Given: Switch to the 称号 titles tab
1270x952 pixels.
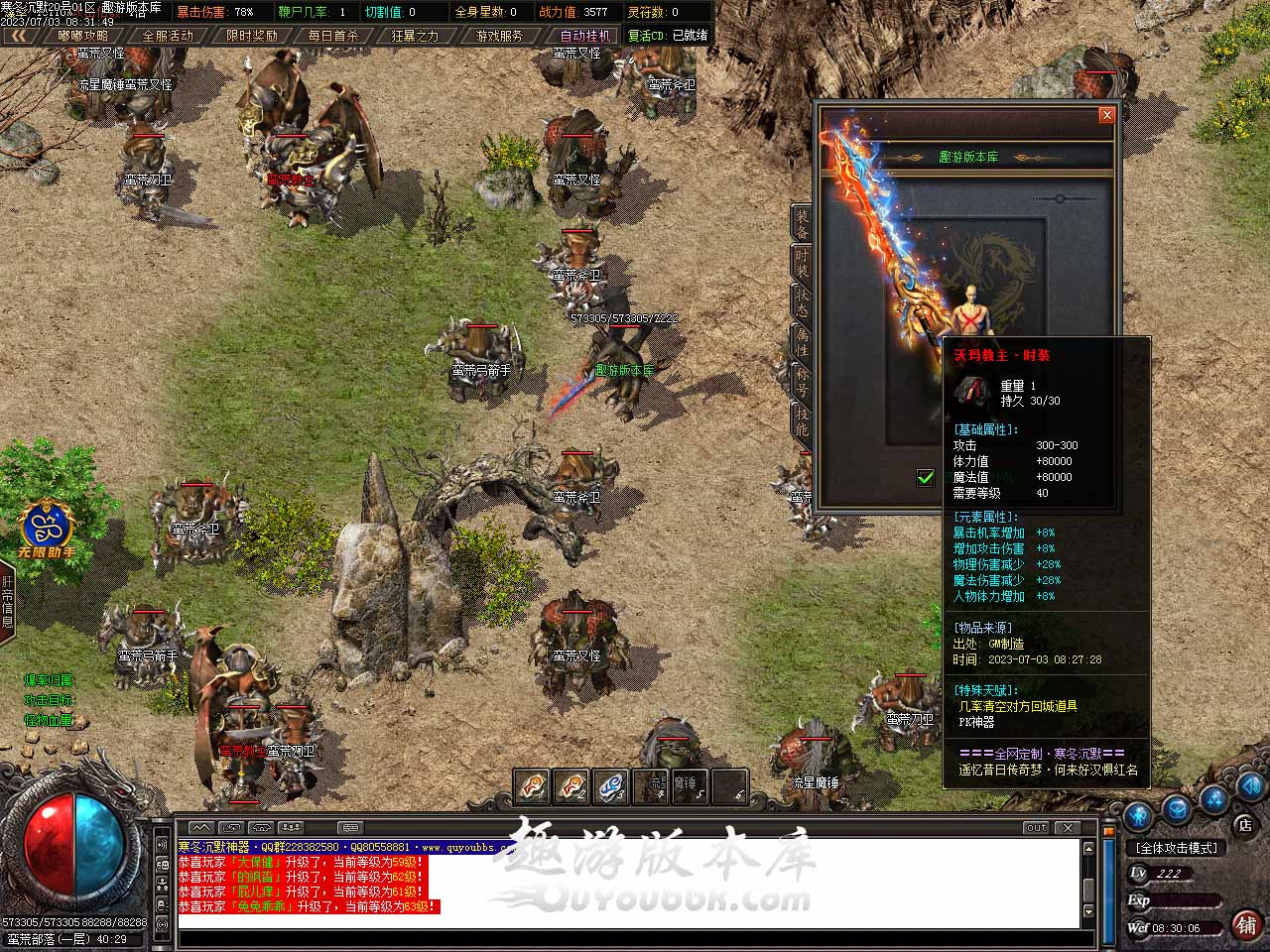Looking at the screenshot, I should [802, 380].
